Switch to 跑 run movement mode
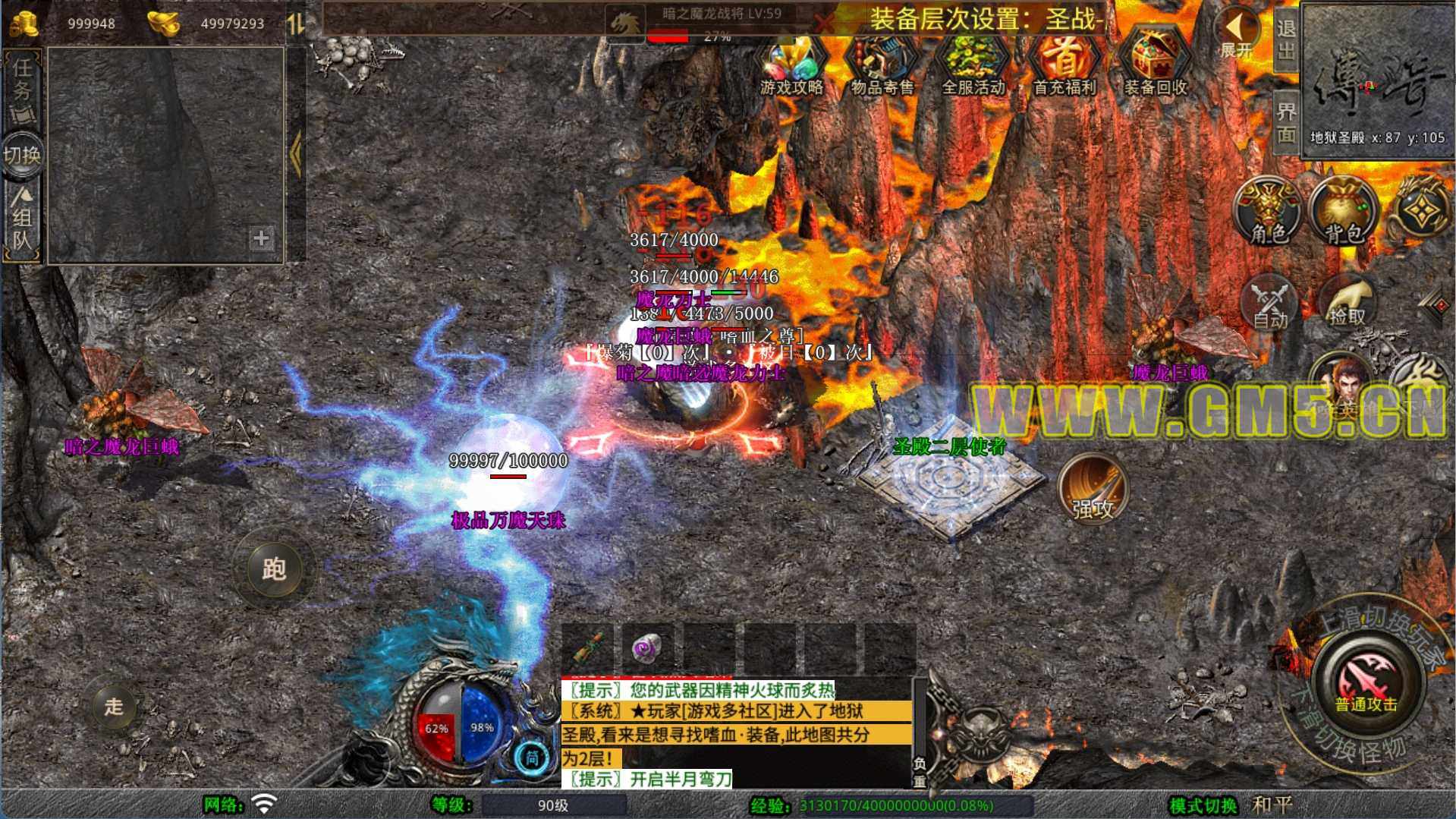This screenshot has width=1456, height=819. tap(273, 569)
